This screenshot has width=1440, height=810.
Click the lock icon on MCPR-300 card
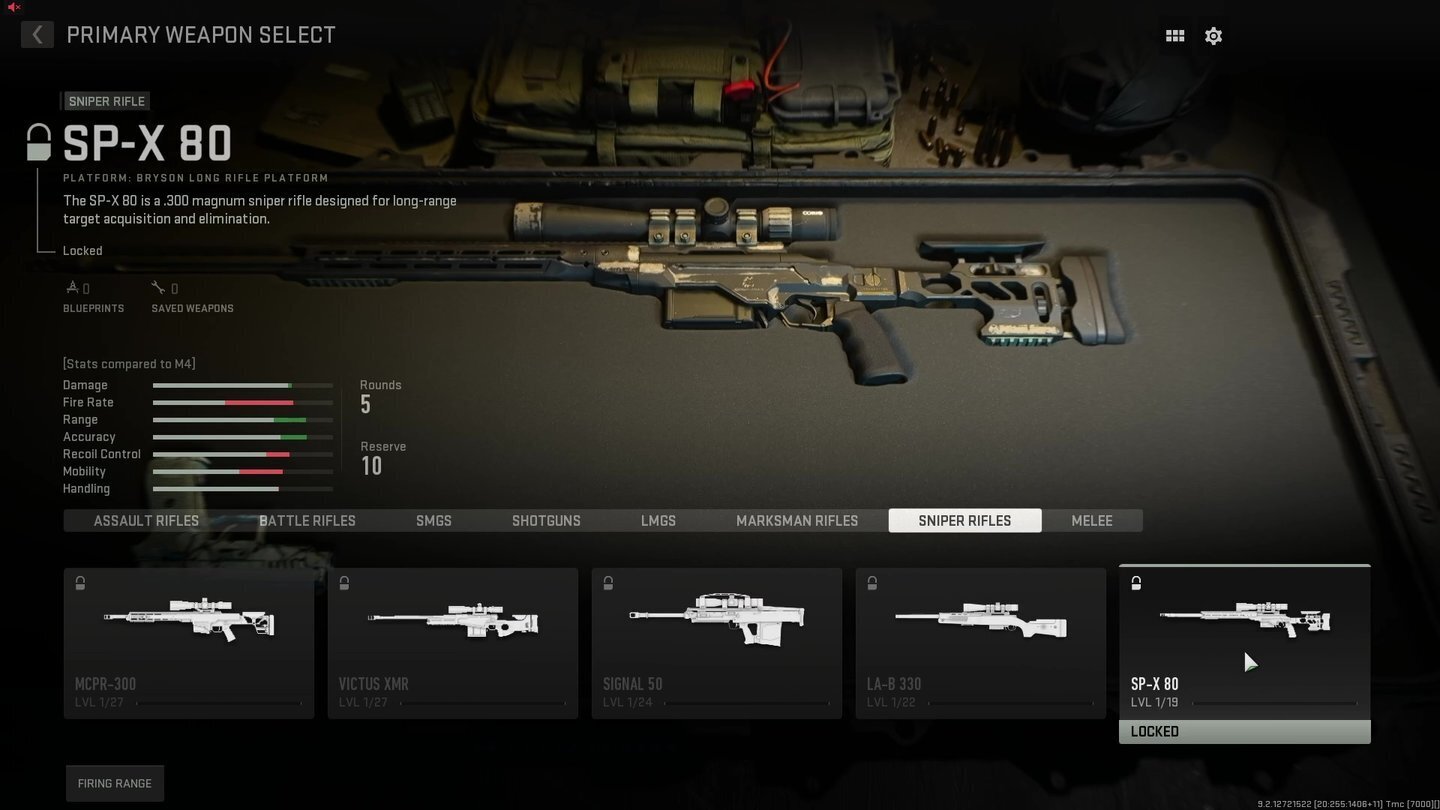[x=80, y=583]
